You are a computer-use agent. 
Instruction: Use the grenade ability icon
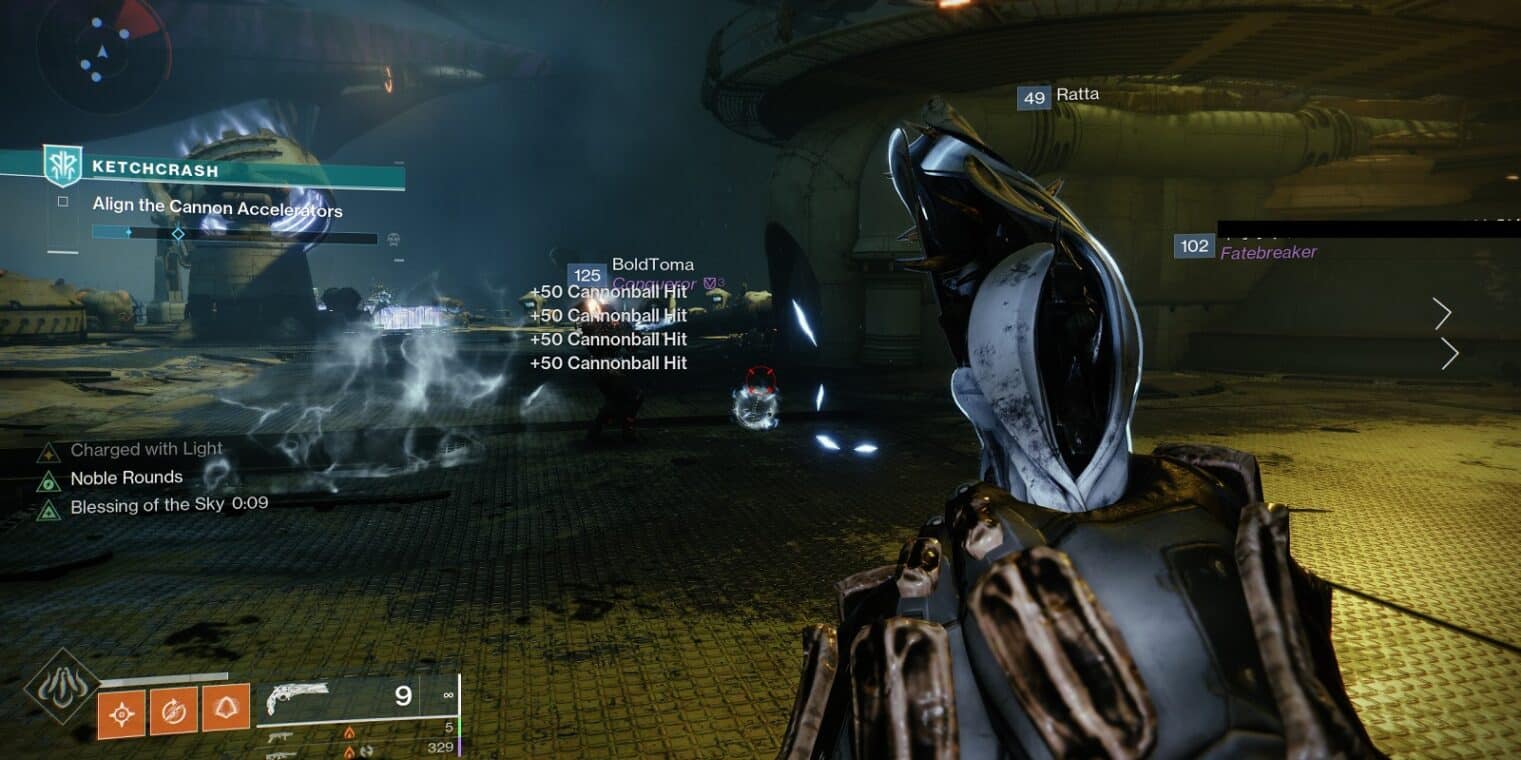pos(121,713)
